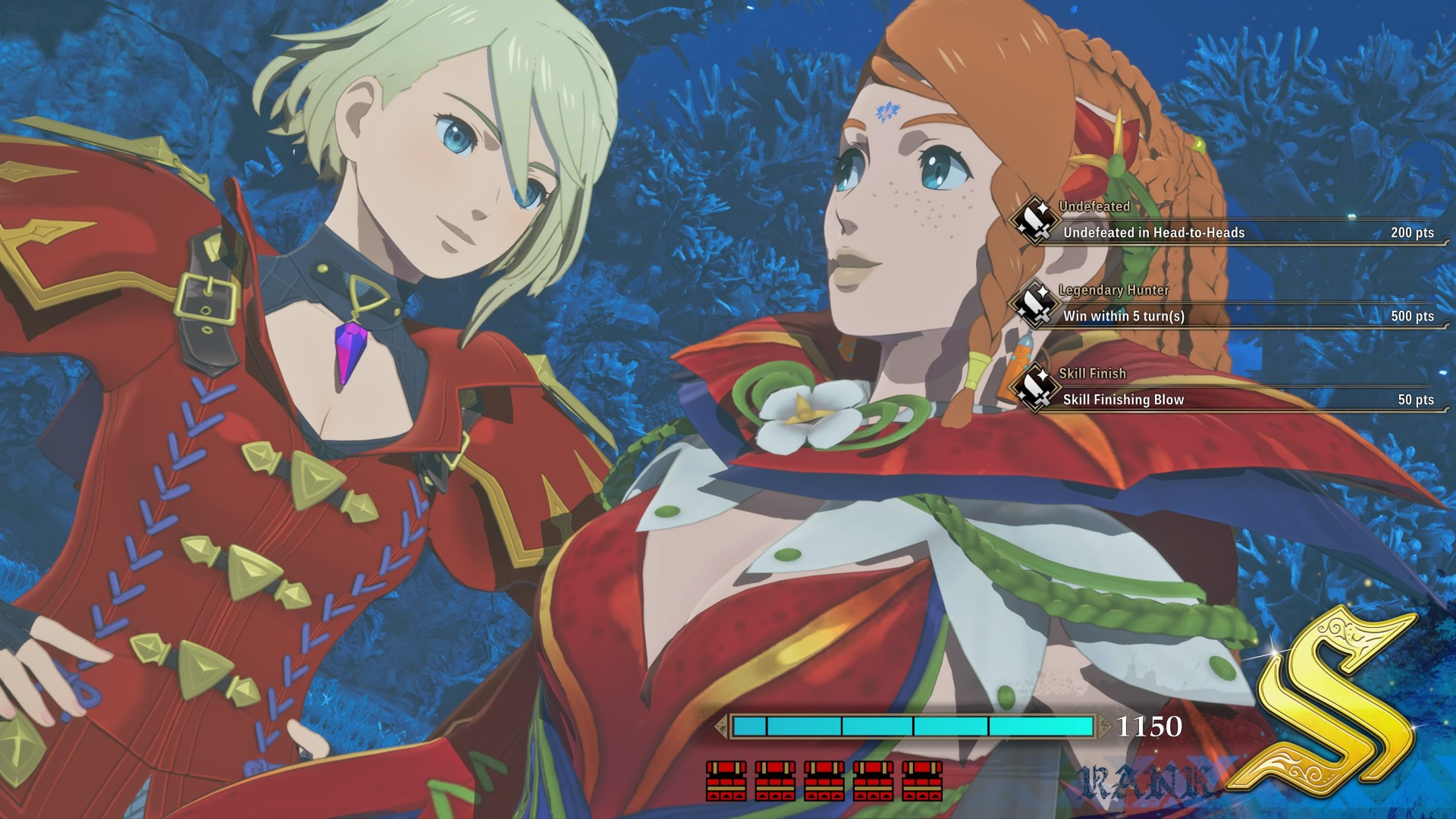
Task: Select the Skill Finishing Blow bonus row
Action: [x=1228, y=399]
